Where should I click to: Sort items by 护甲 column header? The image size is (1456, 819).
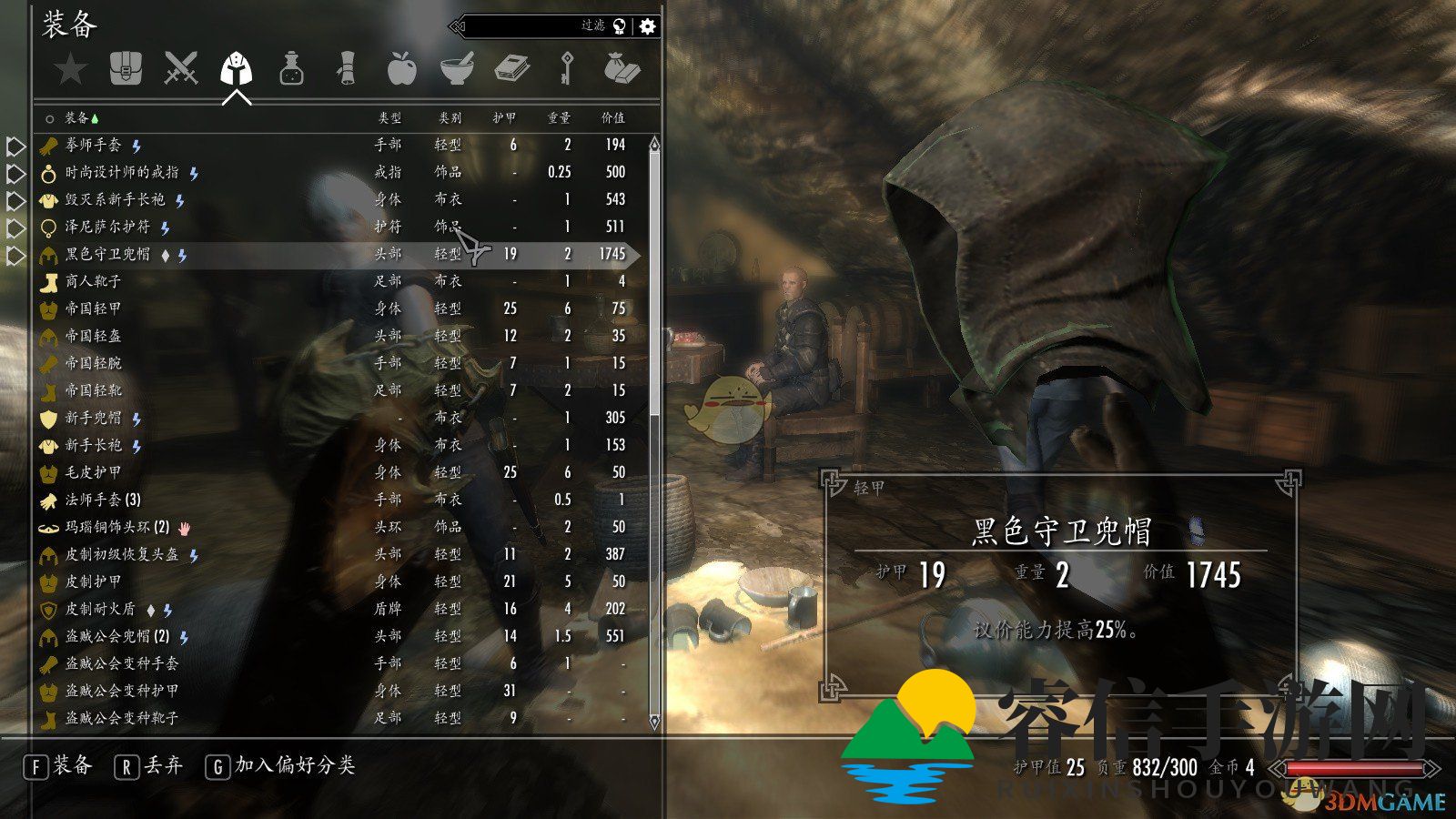[504, 118]
